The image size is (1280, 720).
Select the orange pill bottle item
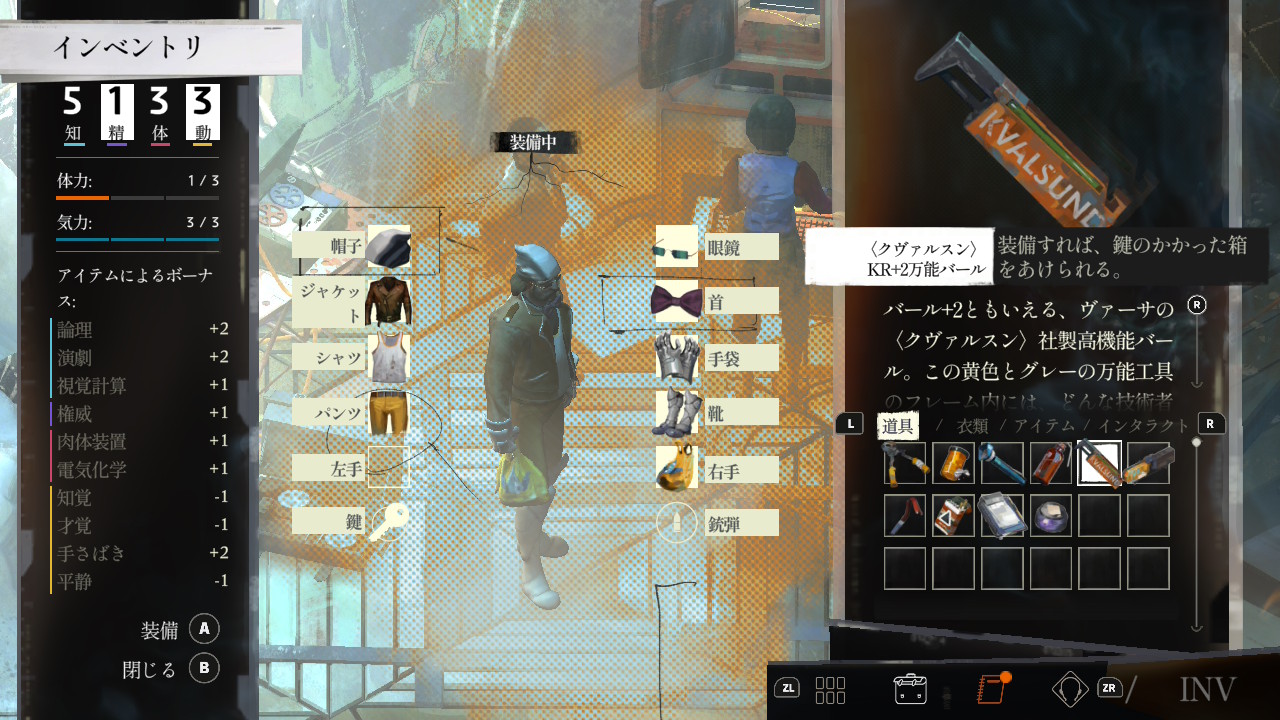(953, 463)
